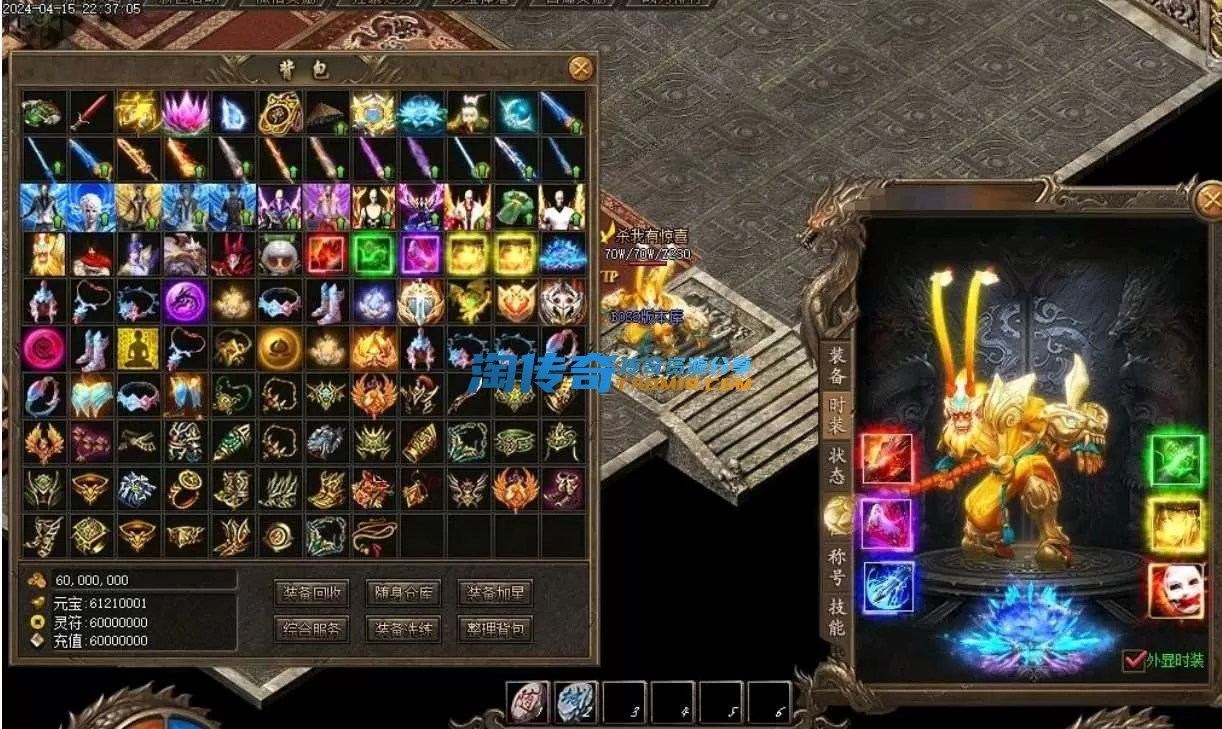The width and height of the screenshot is (1222, 729).
Task: Open equipment recycling (装备回收)
Action: coord(312,592)
